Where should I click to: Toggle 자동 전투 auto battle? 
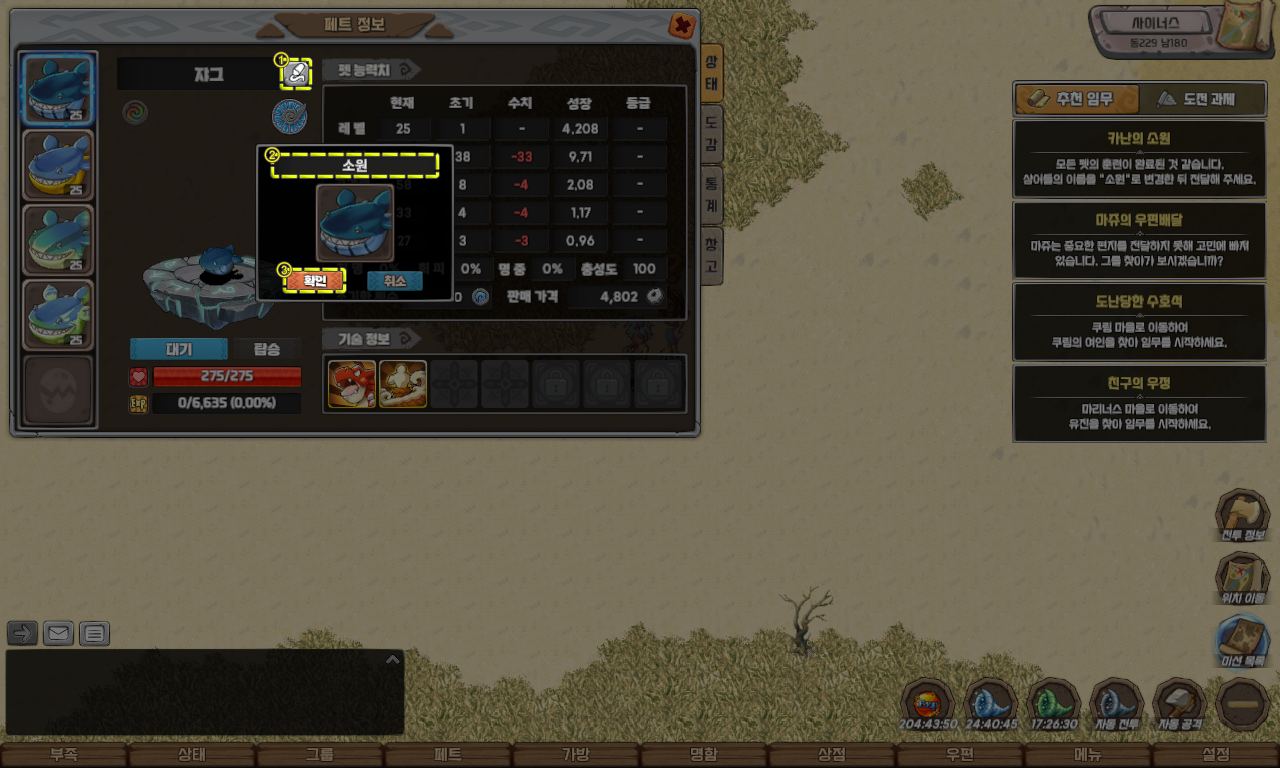click(1116, 705)
